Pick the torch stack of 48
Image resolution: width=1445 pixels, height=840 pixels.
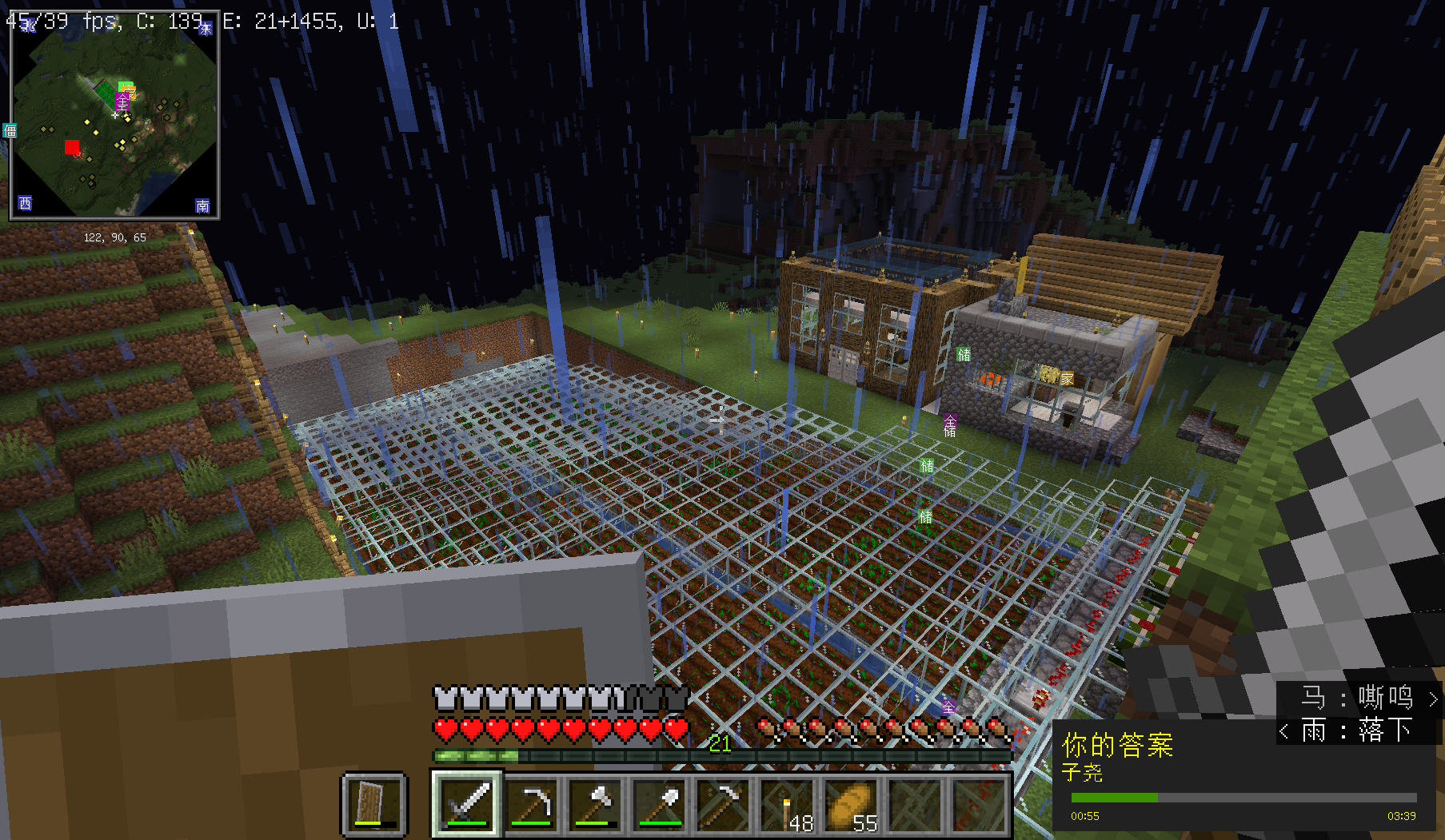coord(789,804)
